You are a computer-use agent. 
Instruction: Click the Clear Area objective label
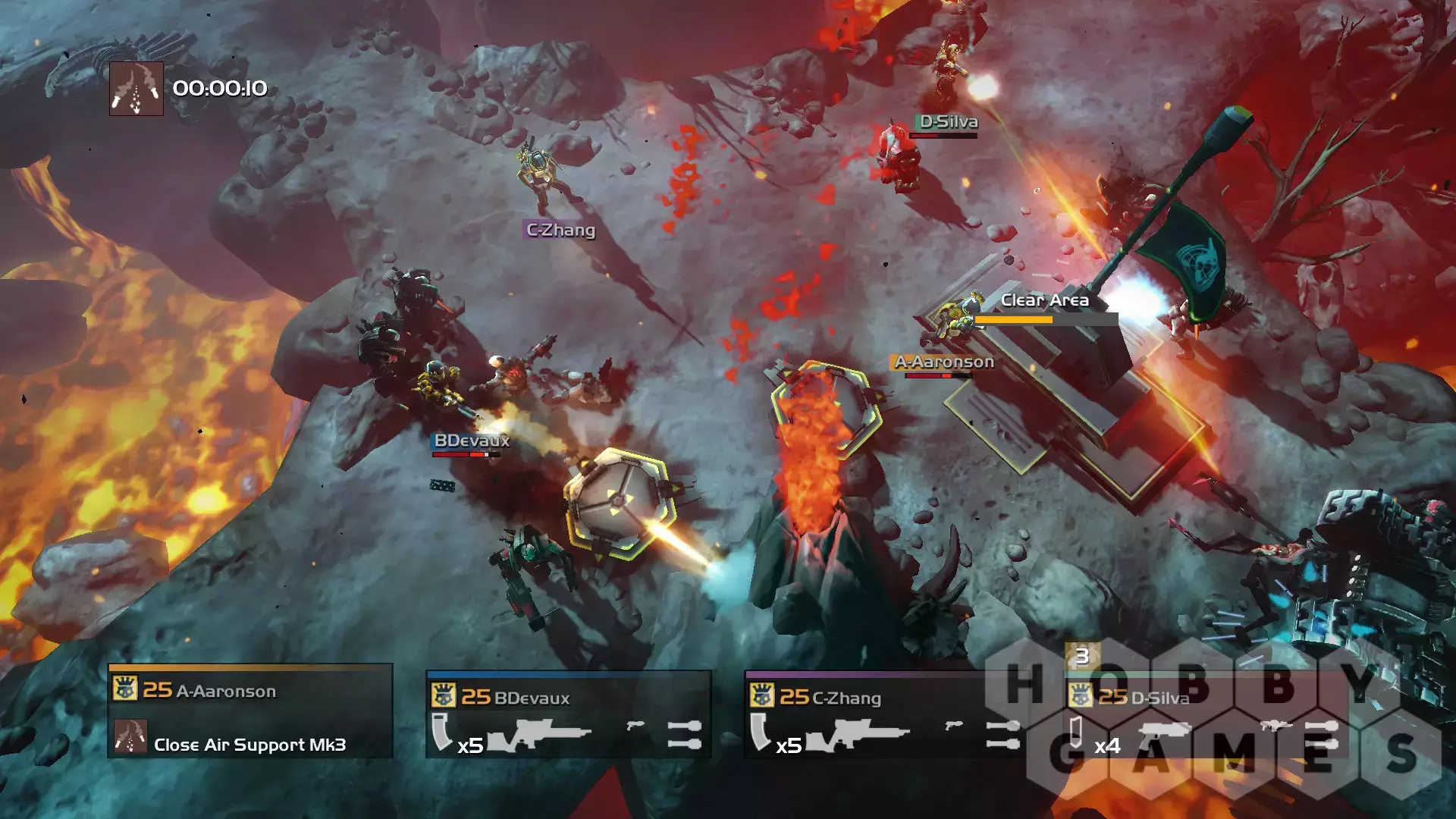[1044, 300]
